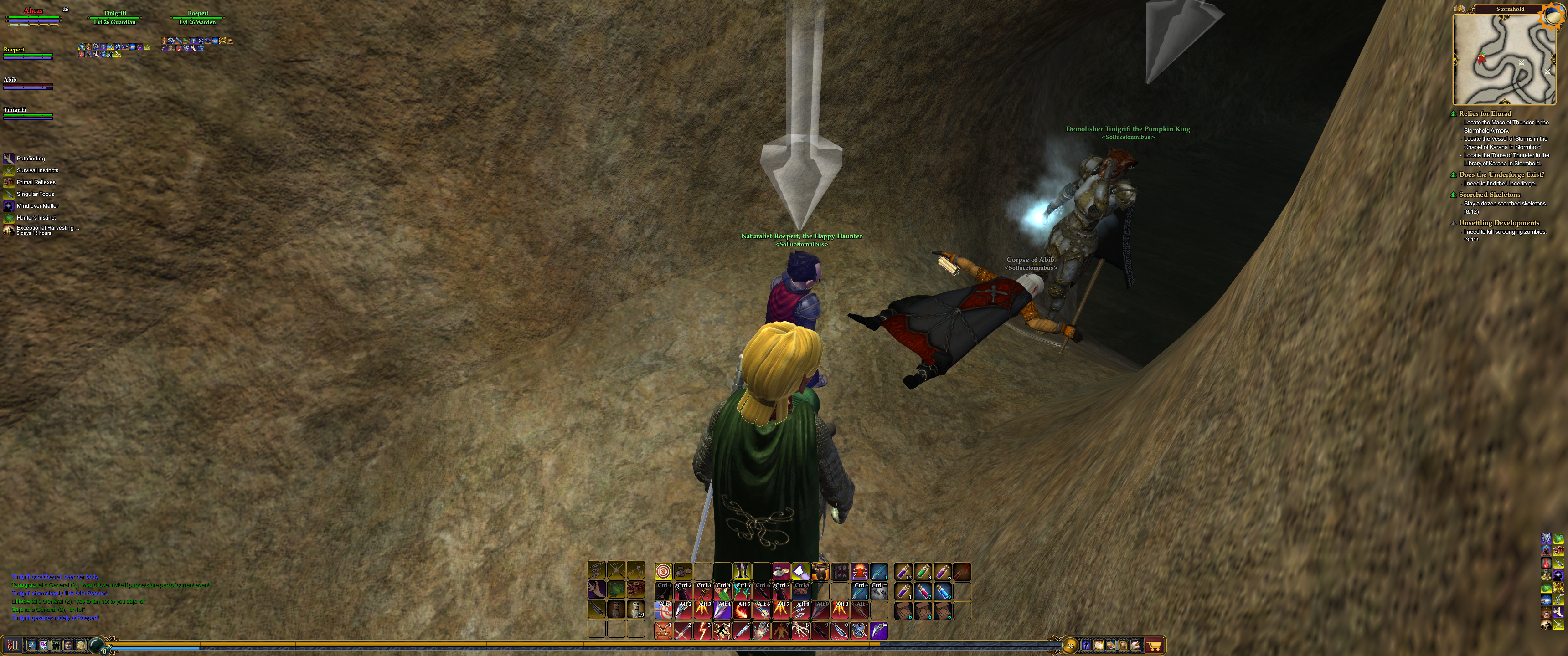
Task: Target group member Abib in the group list
Action: pos(10,80)
